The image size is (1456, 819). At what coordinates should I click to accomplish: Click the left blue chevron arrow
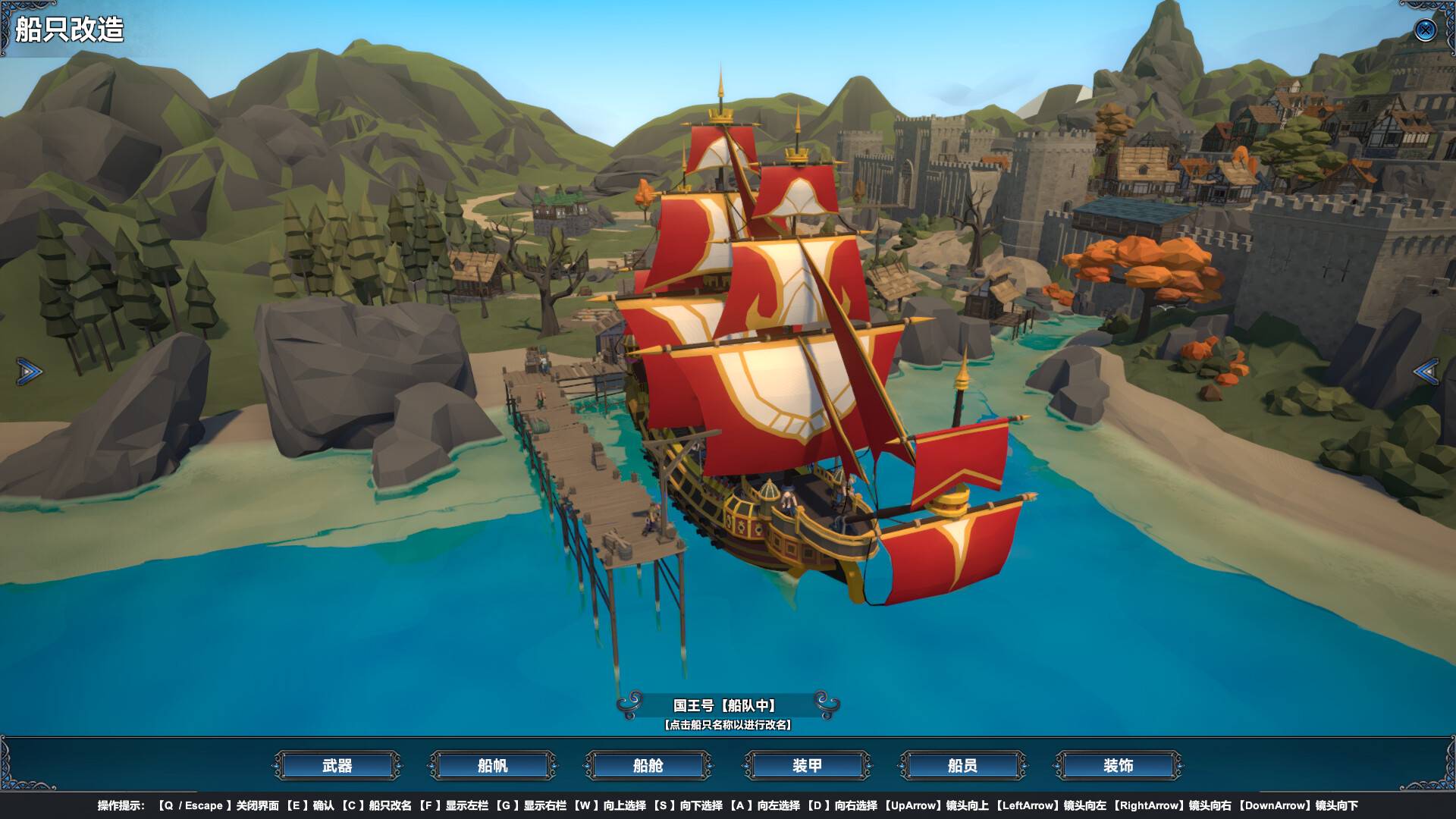28,370
